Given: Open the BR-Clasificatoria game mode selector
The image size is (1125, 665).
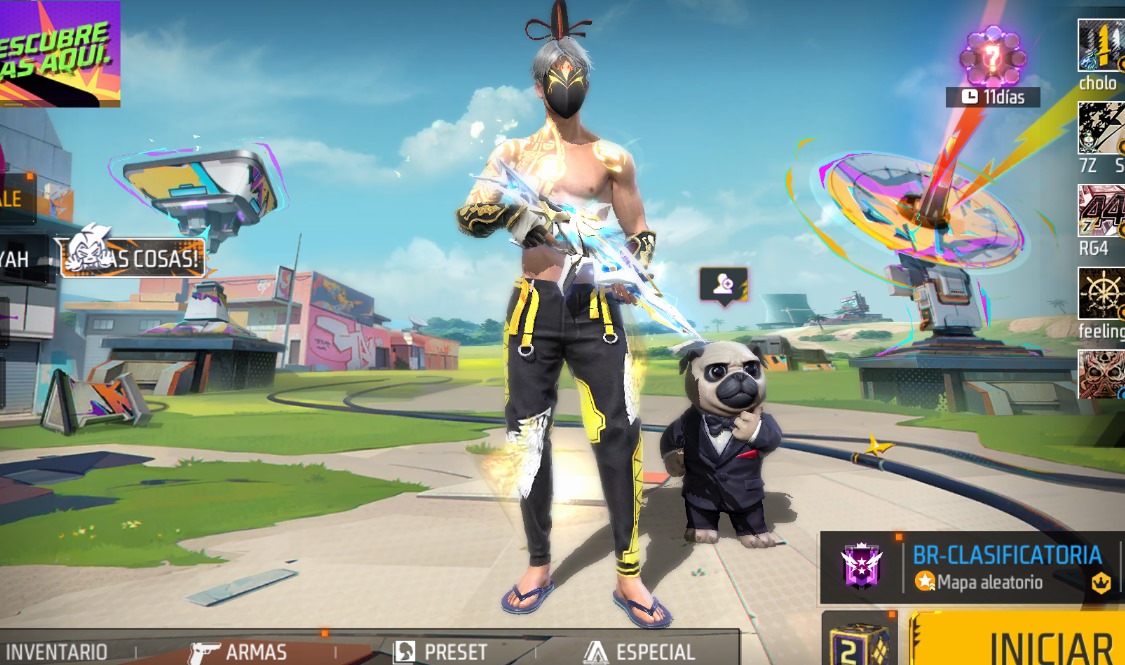Looking at the screenshot, I should [x=1005, y=567].
